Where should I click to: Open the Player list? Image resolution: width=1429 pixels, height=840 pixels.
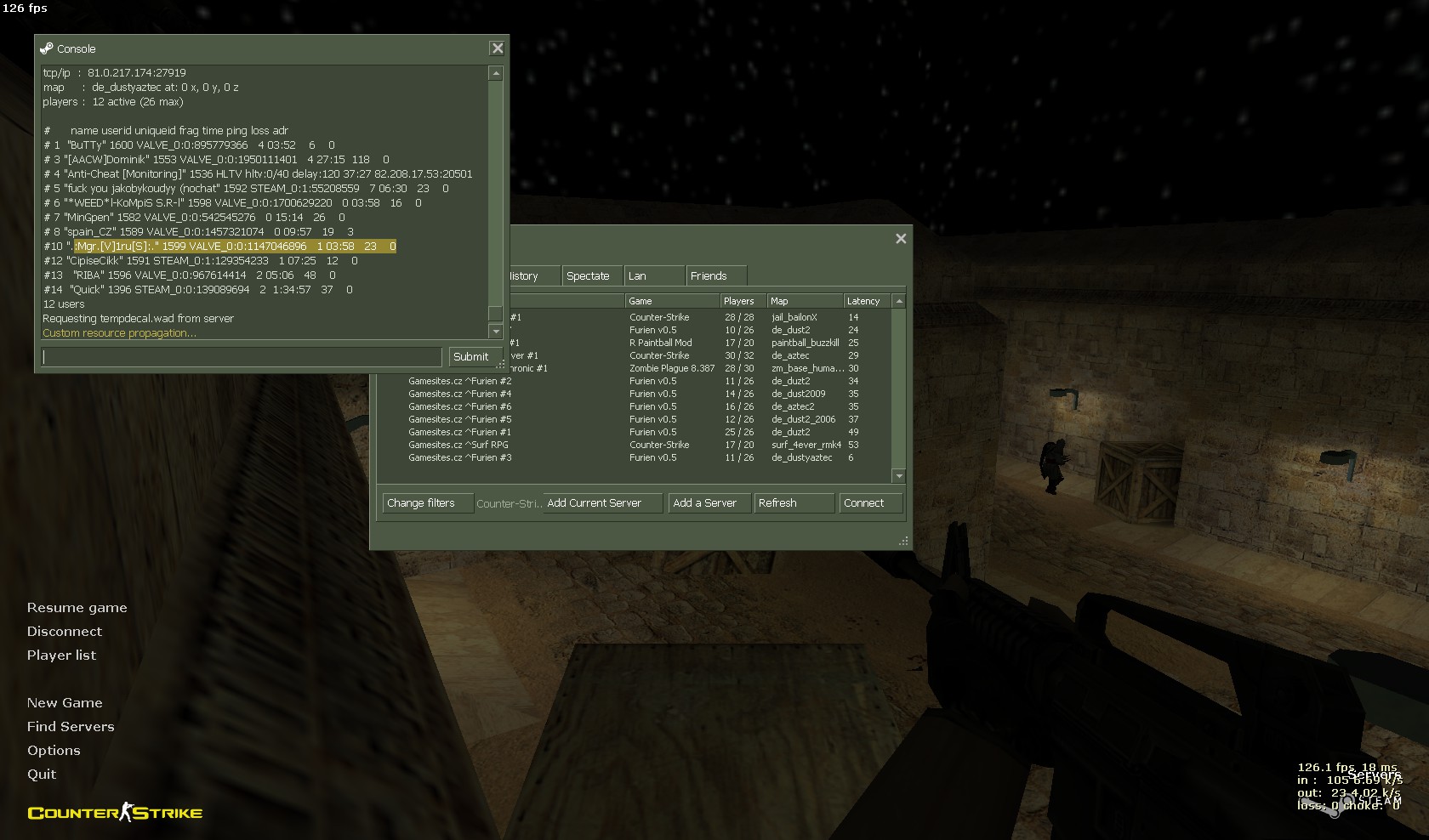pyautogui.click(x=61, y=656)
